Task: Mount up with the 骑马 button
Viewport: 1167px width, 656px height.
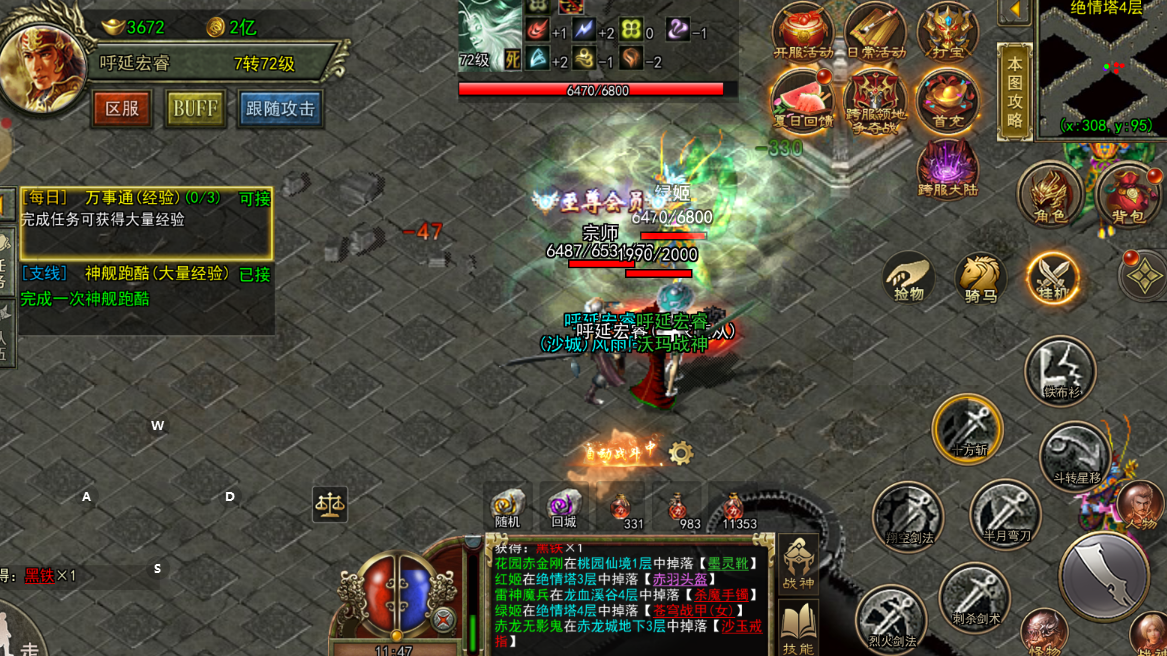Action: pyautogui.click(x=980, y=277)
